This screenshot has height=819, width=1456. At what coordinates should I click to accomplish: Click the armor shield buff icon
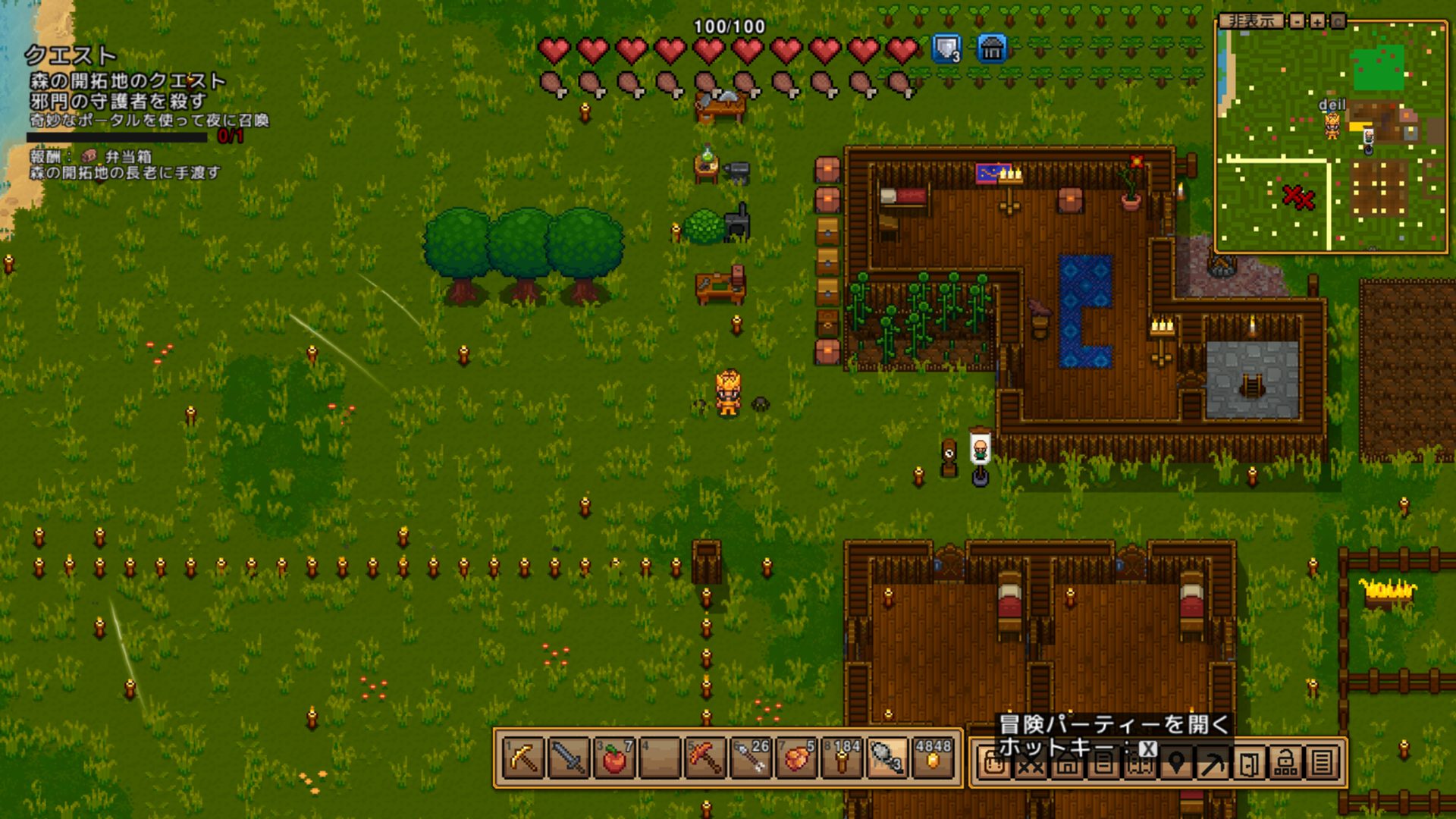point(946,49)
